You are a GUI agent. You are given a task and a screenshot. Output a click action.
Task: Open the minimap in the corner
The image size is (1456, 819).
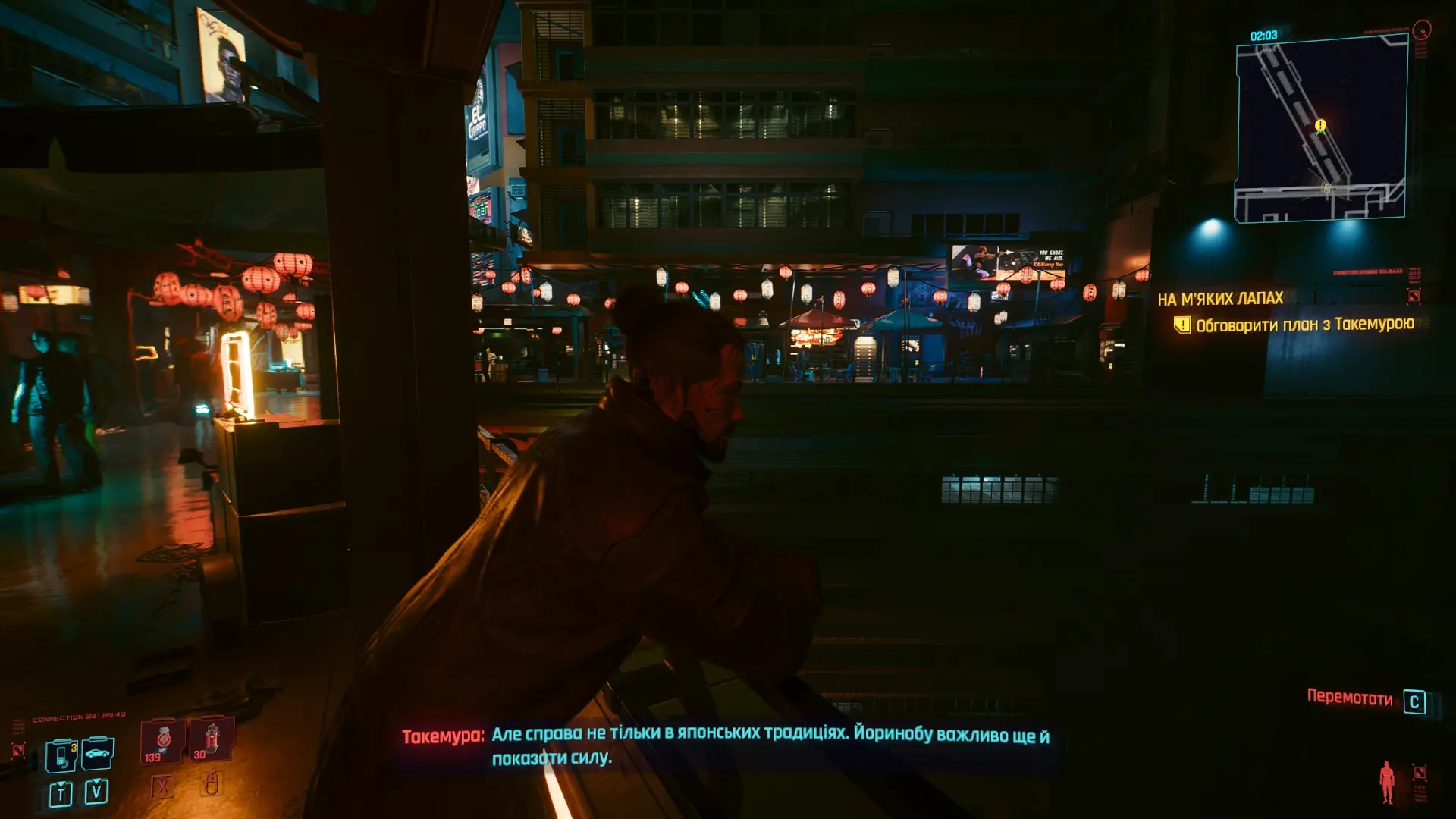coord(1321,129)
